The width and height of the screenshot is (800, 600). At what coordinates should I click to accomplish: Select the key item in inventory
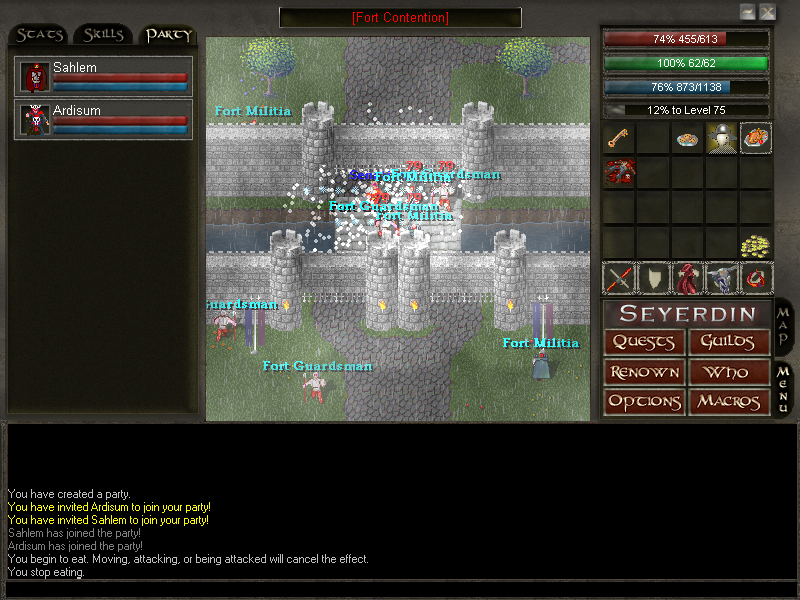pyautogui.click(x=618, y=139)
